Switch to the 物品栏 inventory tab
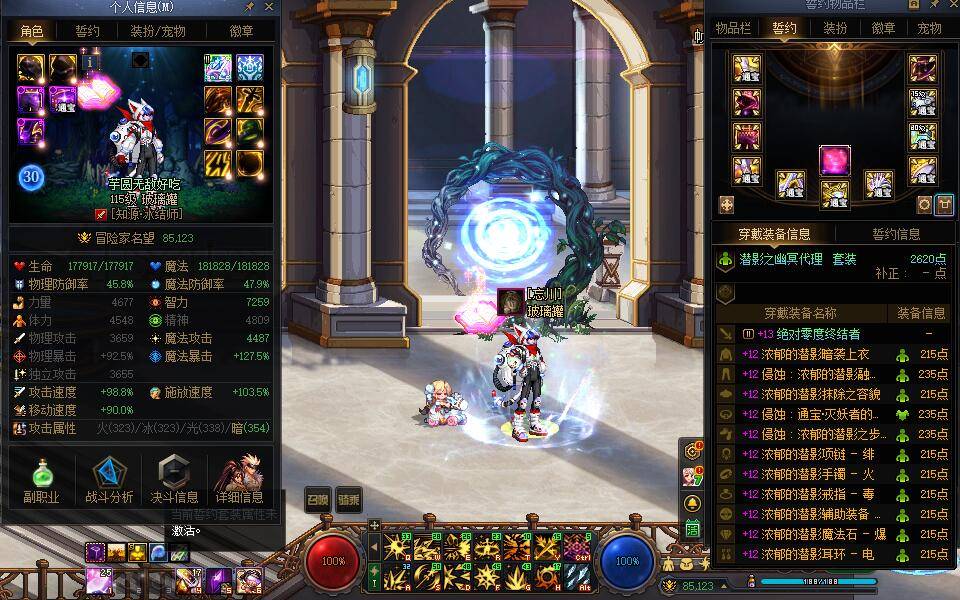Screen dimensions: 960x600 coord(733,28)
